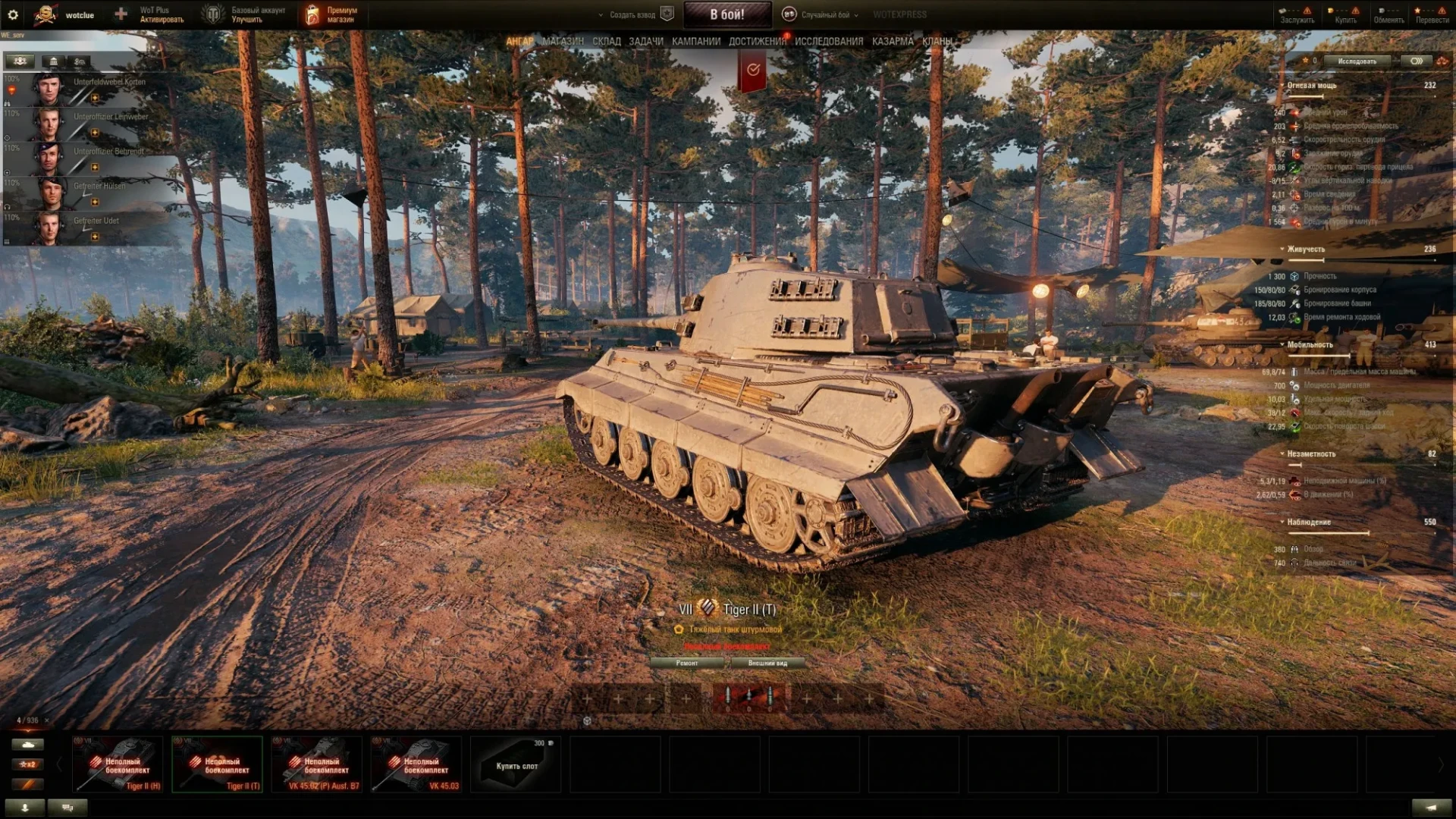Open the Магазин tab

563,41
